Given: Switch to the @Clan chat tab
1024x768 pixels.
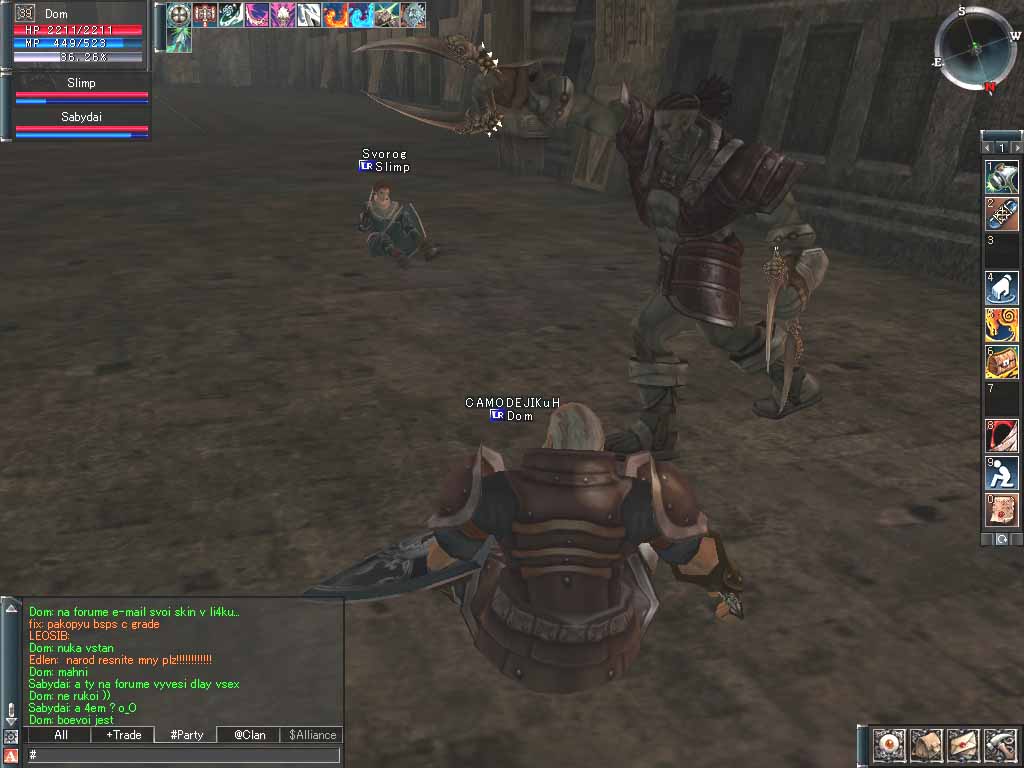Looking at the screenshot, I should click(249, 735).
